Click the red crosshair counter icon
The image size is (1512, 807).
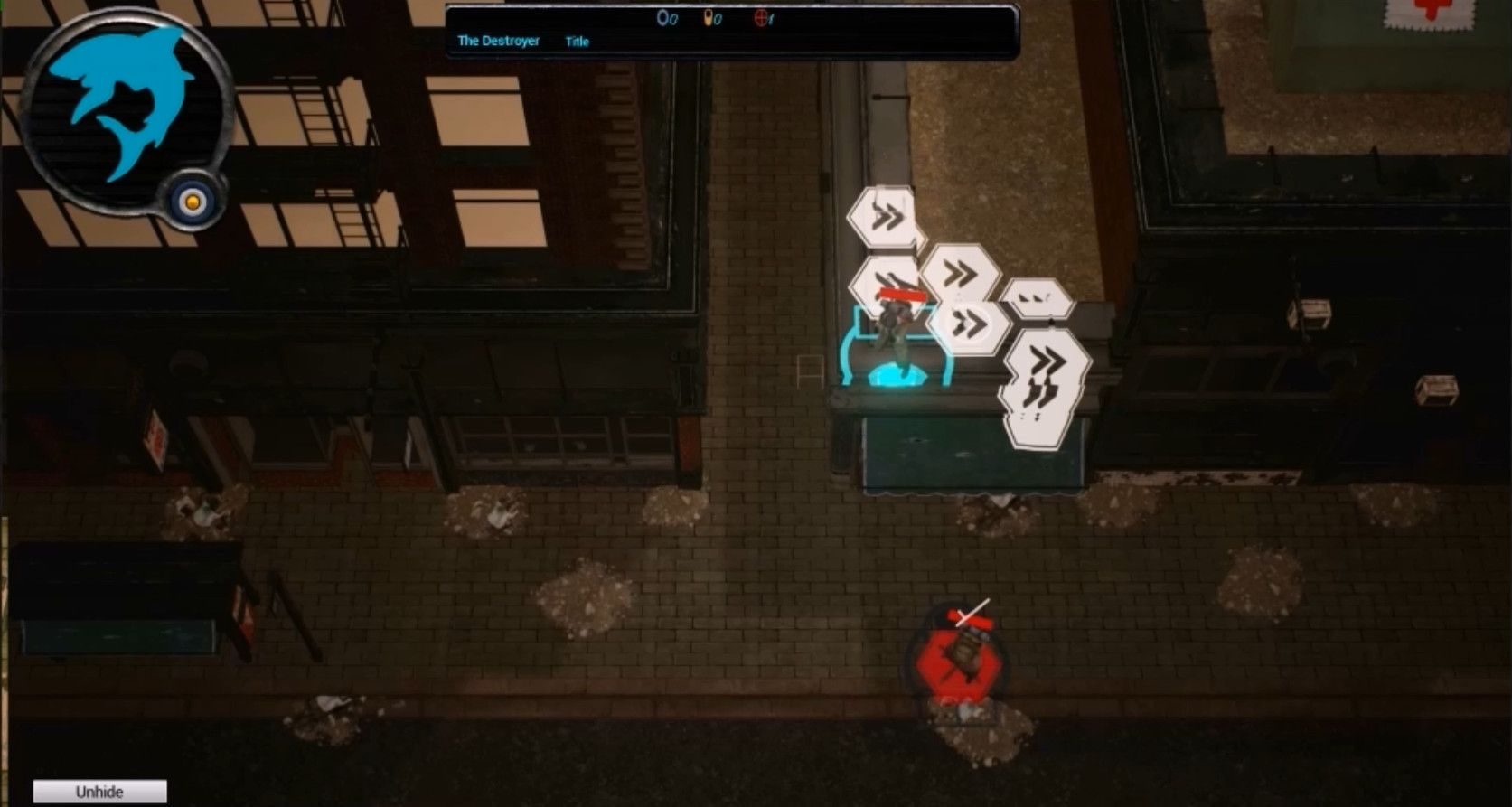(x=762, y=20)
